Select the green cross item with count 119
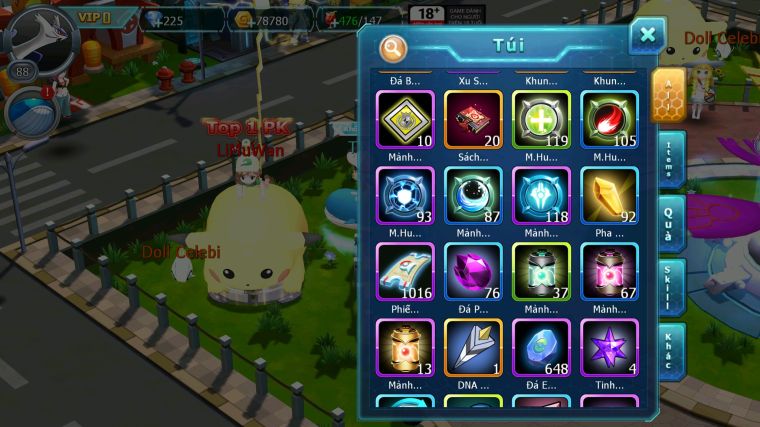Viewport: 760px width, 427px height. click(x=541, y=119)
